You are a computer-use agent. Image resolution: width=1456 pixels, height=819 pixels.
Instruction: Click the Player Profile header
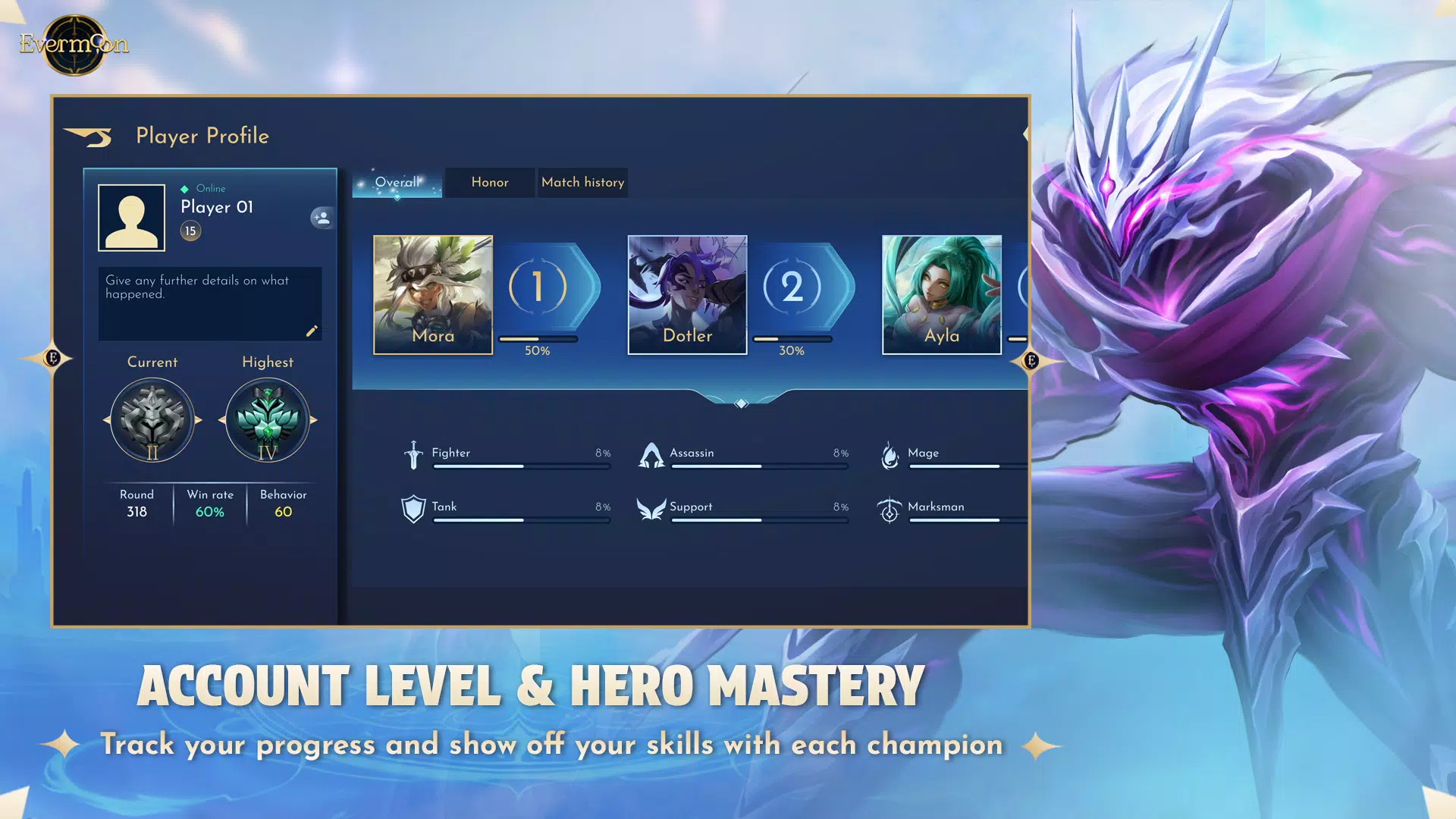202,136
